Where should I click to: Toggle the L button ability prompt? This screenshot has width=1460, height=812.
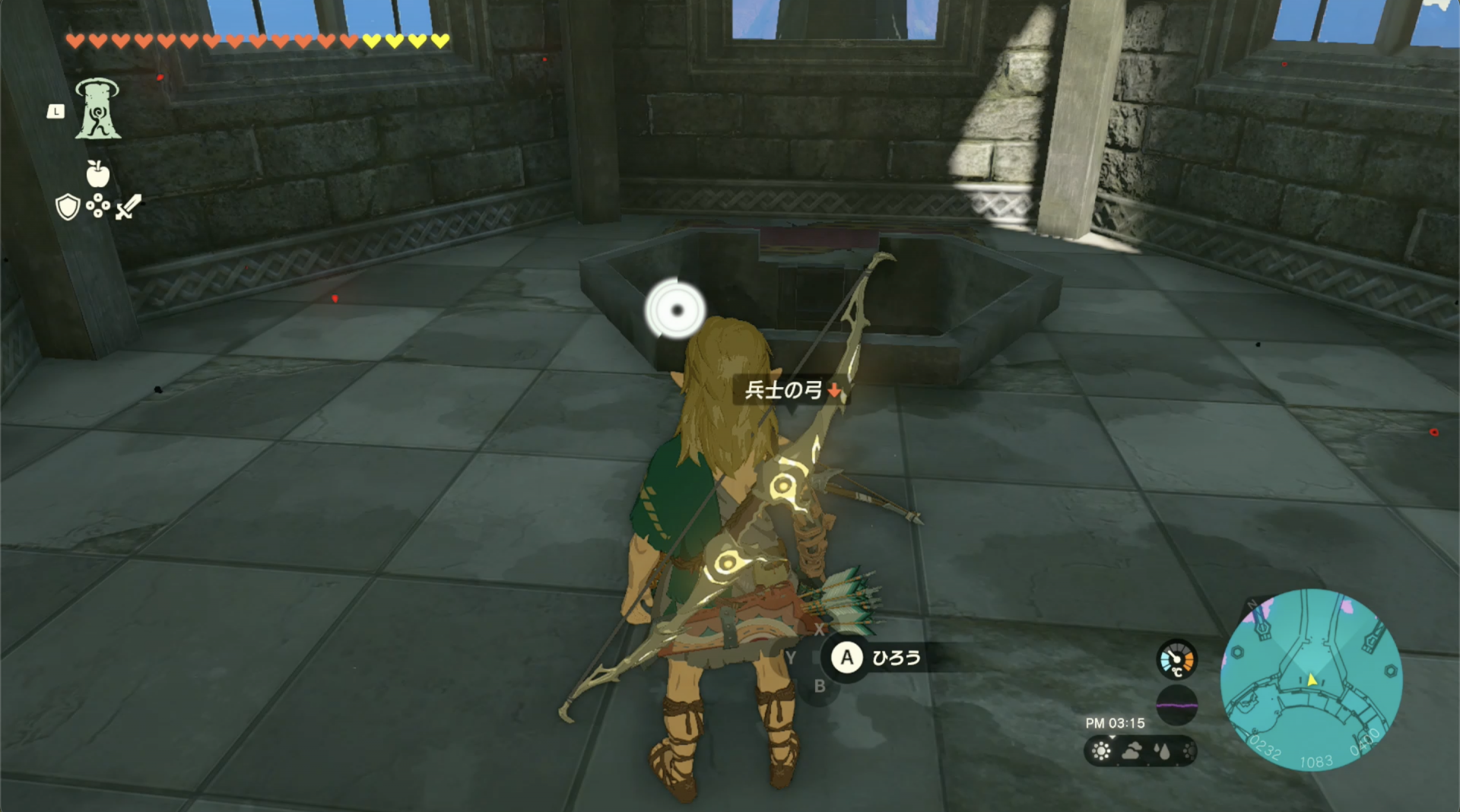pyautogui.click(x=56, y=111)
